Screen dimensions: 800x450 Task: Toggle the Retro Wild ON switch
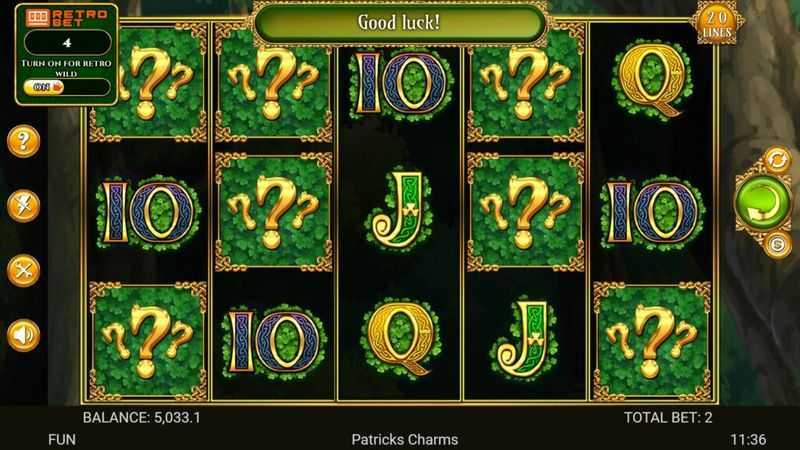coord(46,87)
